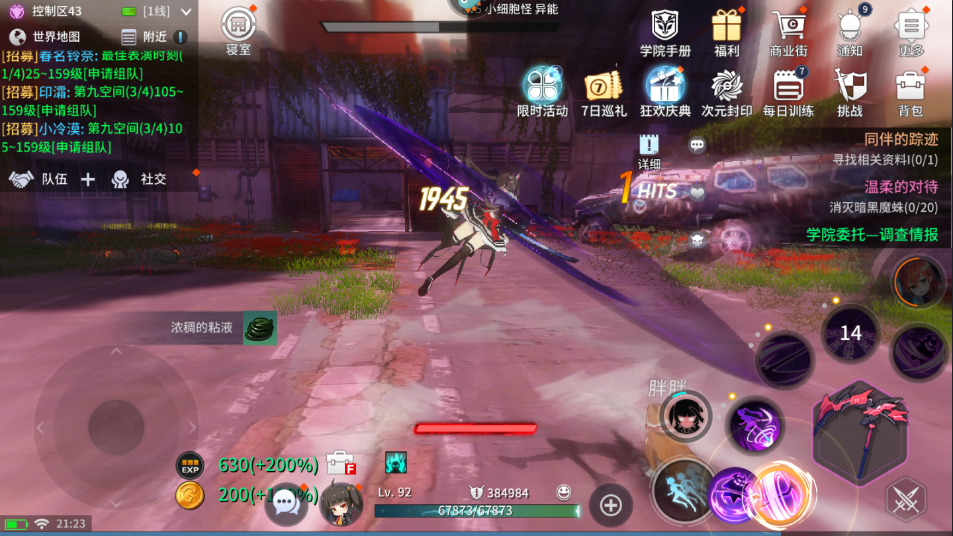953x536 pixels.
Task: Open the 队伍 team panel
Action: point(40,179)
